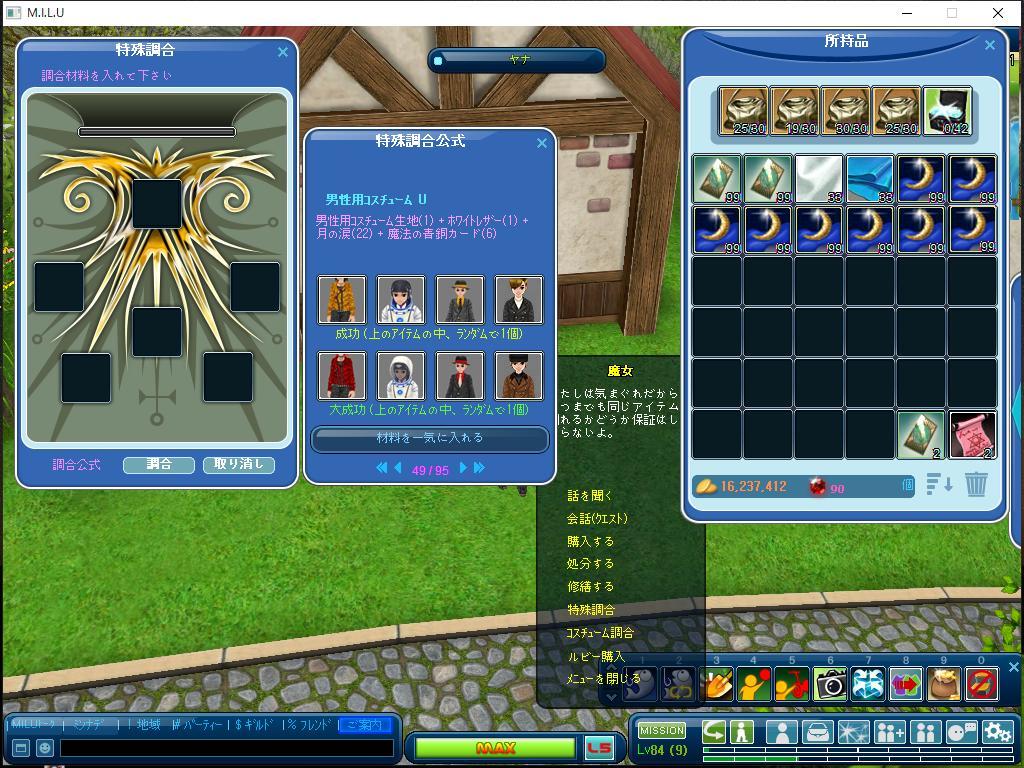Insert all materials with 材料を一気に入れる
The image size is (1024, 768).
(x=429, y=438)
